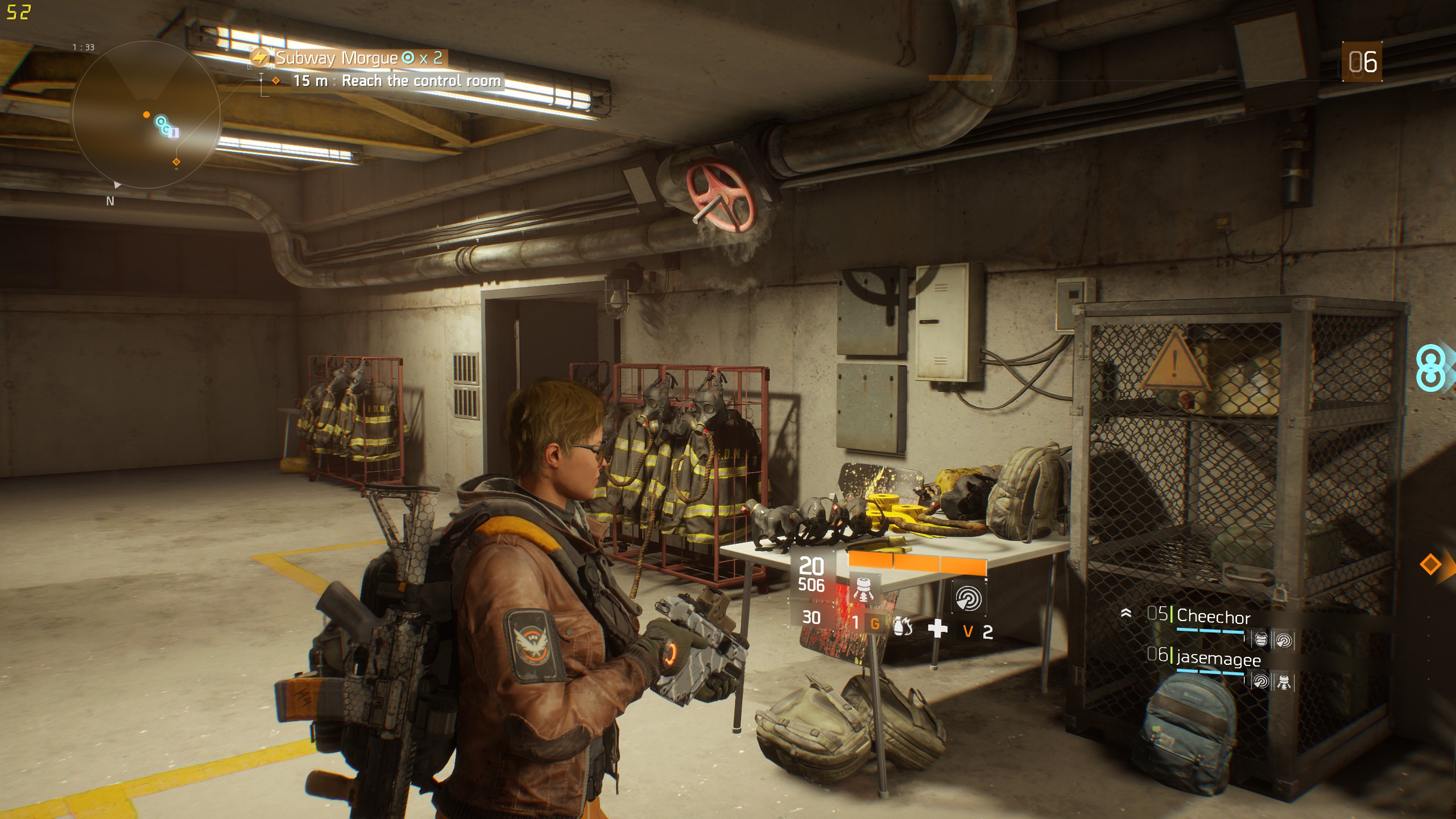Select group member Cheechor

[x=1213, y=617]
